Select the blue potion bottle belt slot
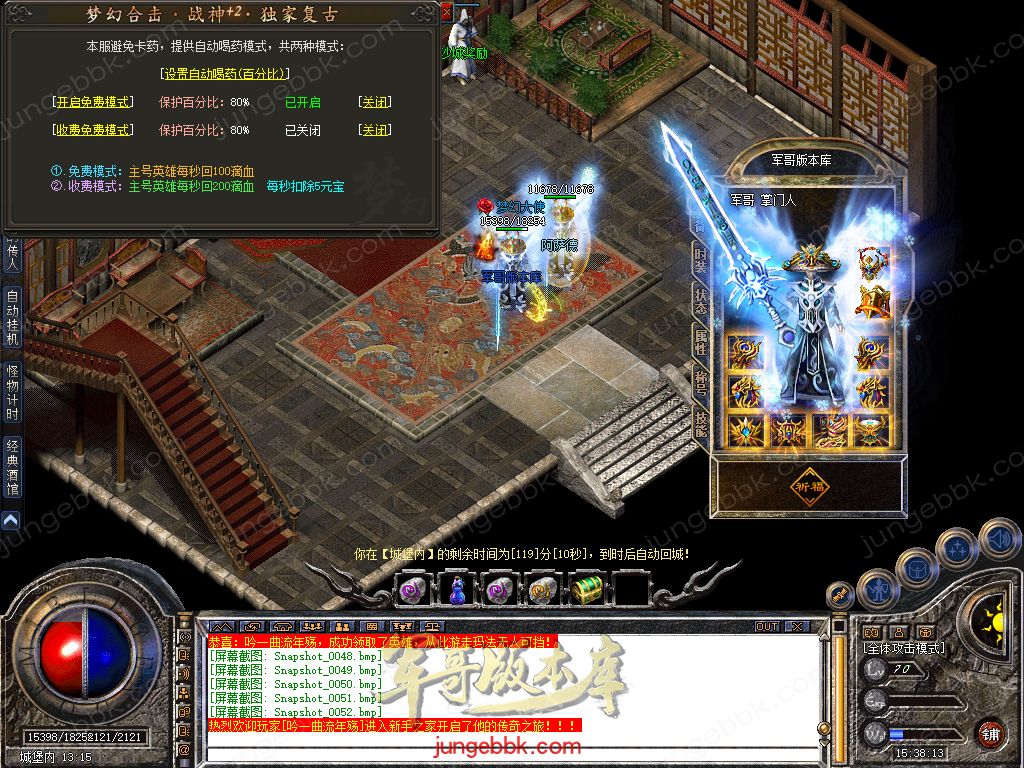The image size is (1024, 768). click(455, 590)
